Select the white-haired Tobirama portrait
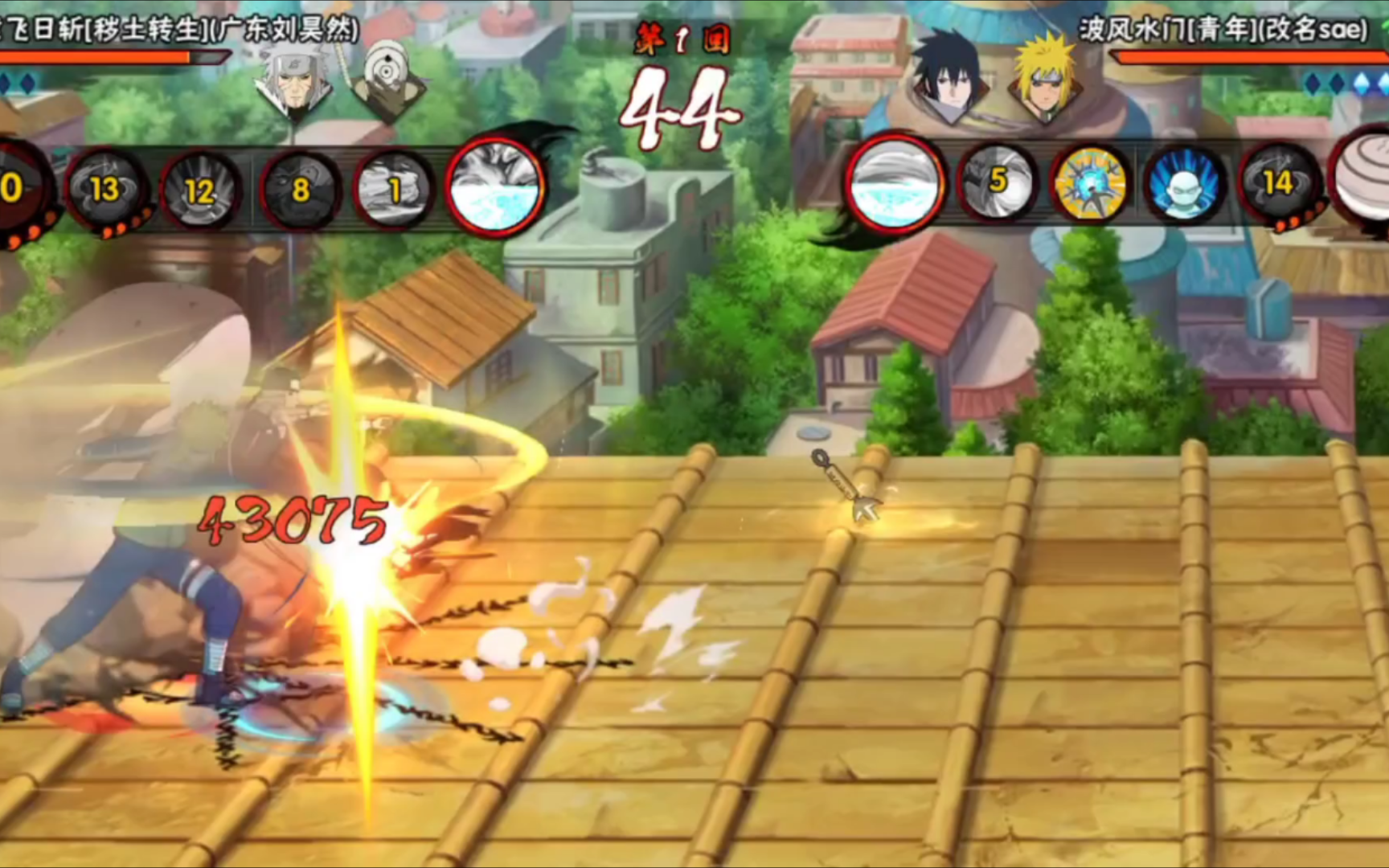1389x868 pixels. pyautogui.click(x=293, y=81)
